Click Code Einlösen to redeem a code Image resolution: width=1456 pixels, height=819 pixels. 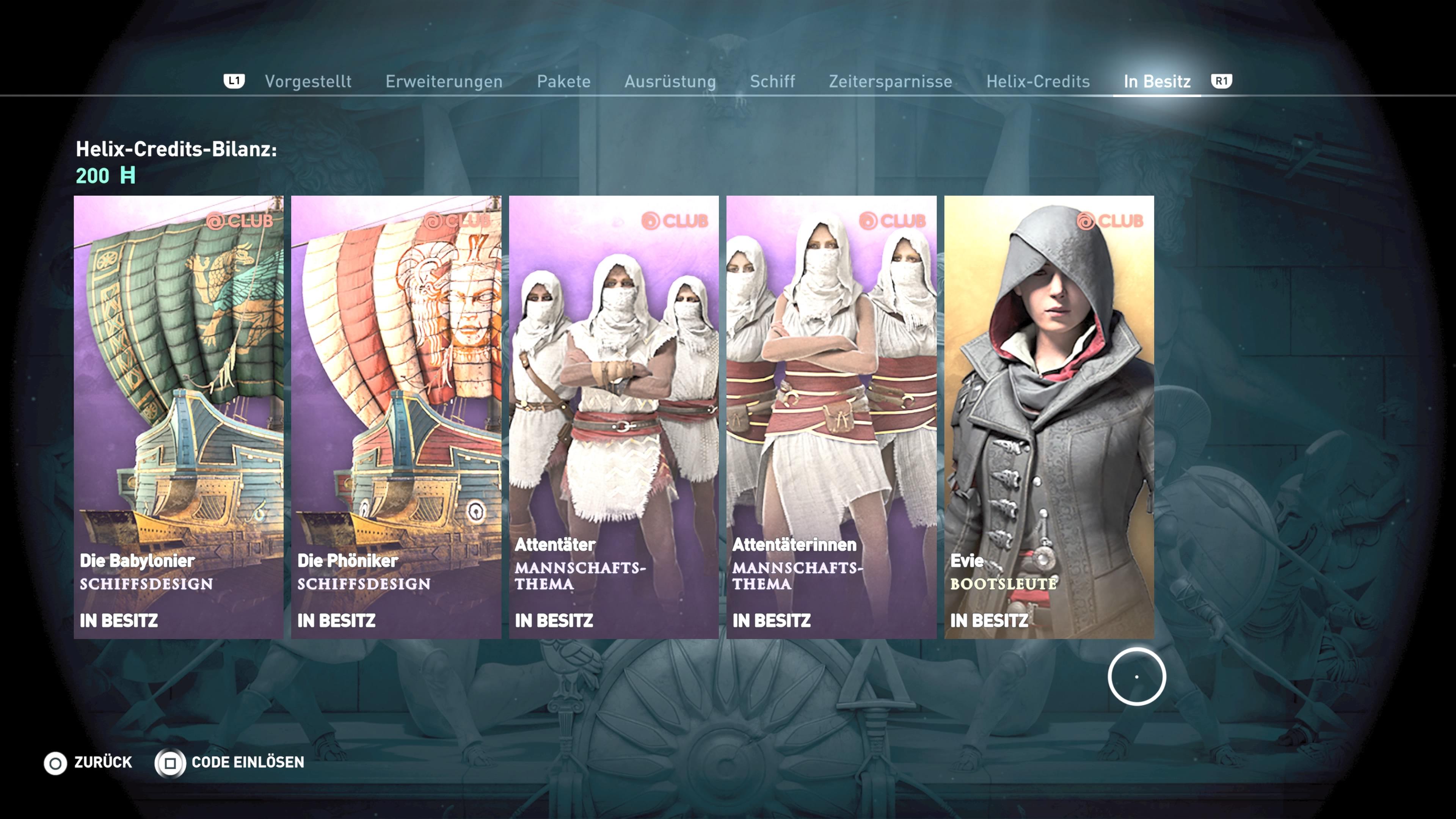click(x=230, y=763)
